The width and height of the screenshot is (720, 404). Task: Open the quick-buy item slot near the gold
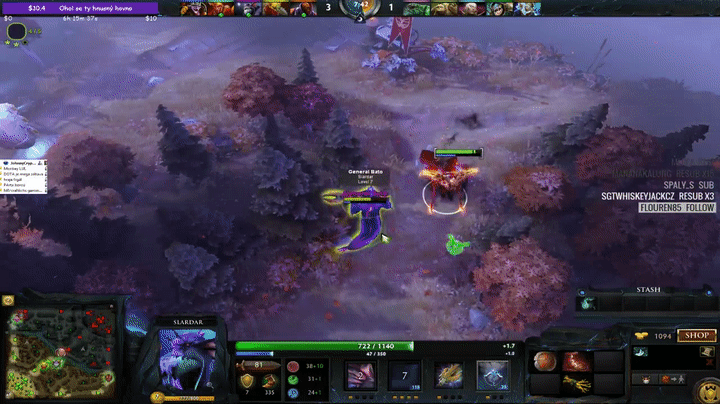[x=643, y=353]
